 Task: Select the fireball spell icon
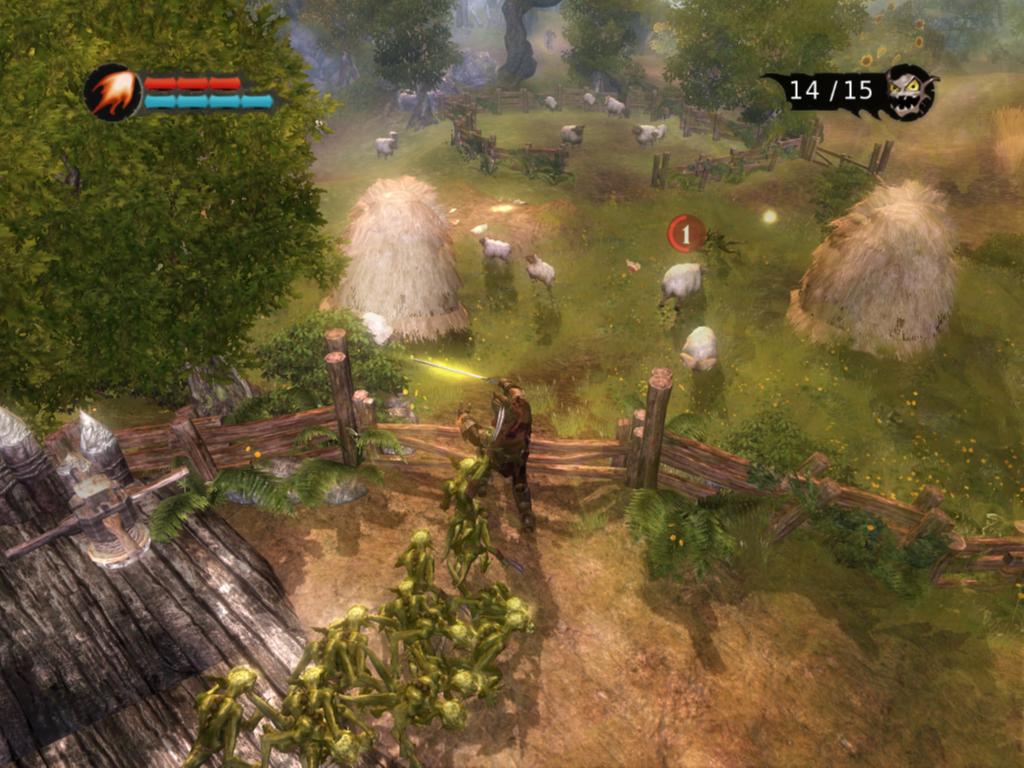tap(112, 93)
